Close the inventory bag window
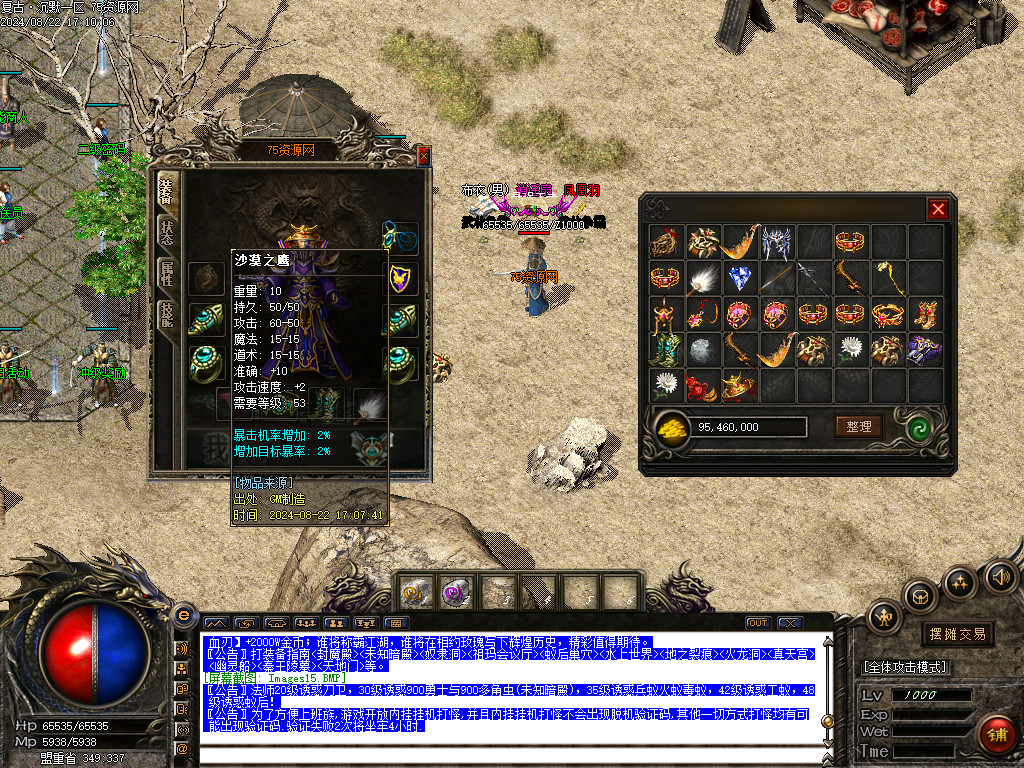1024x768 pixels. 937,209
